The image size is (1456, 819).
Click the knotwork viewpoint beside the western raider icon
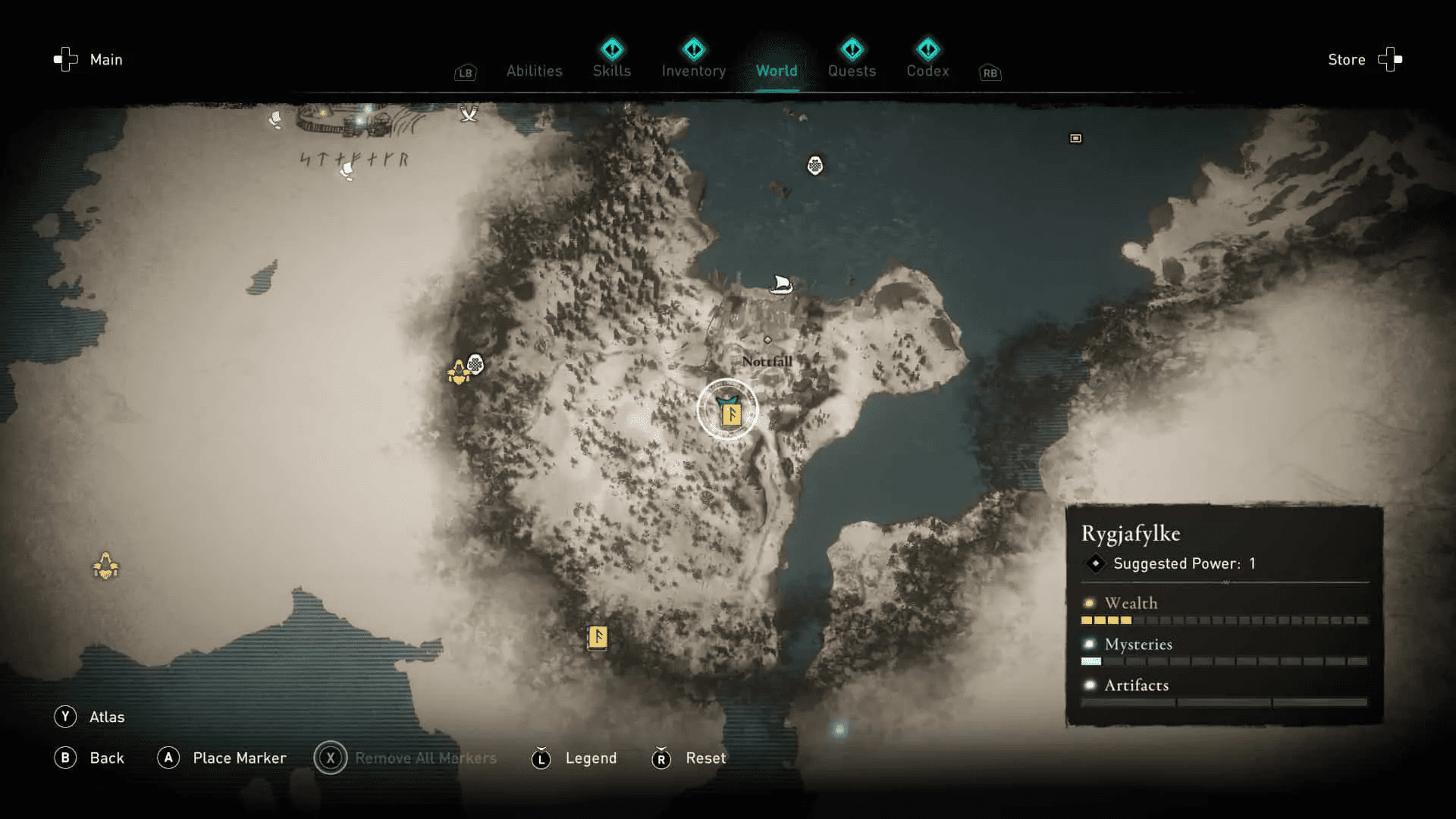point(475,364)
